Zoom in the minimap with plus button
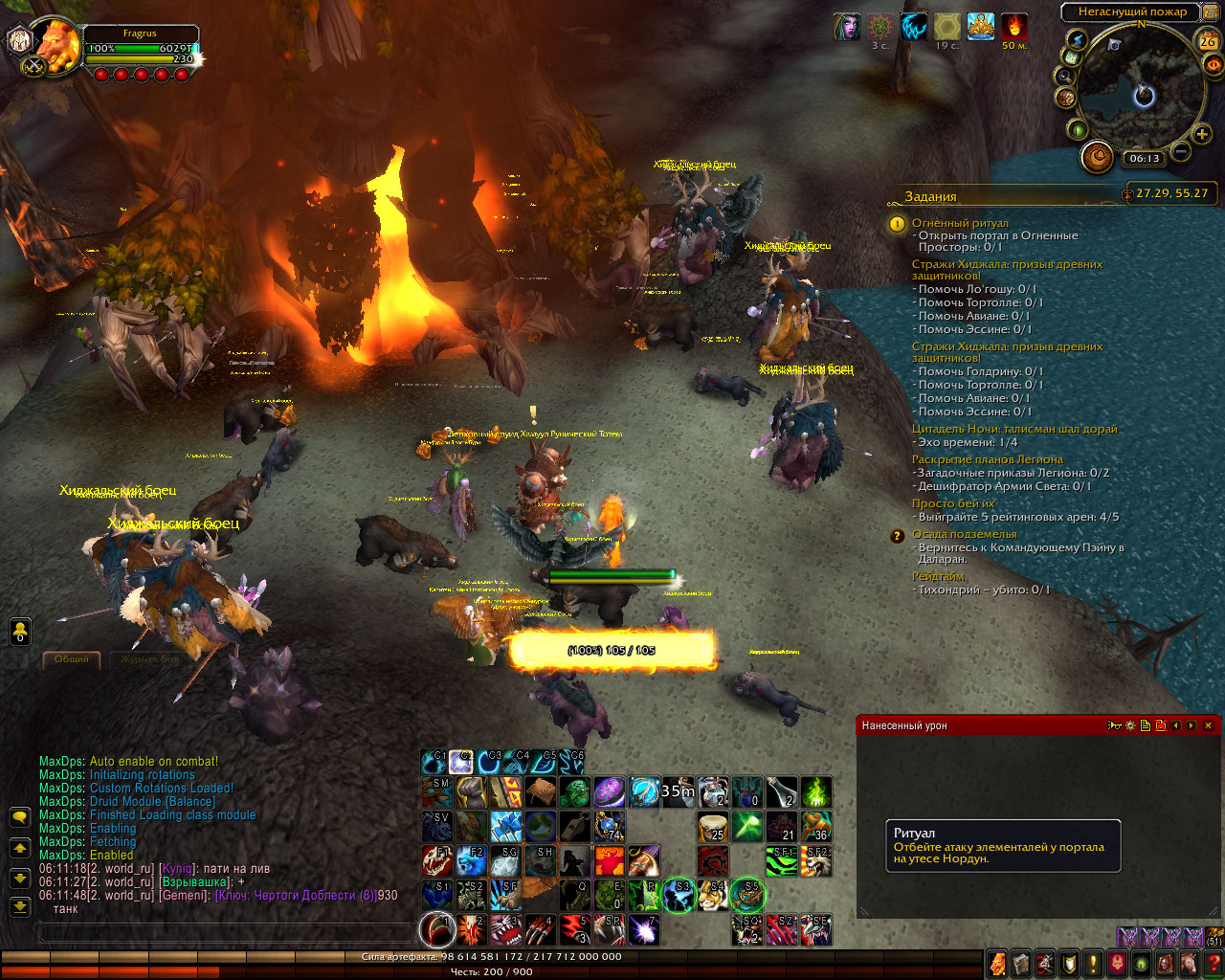 pos(1202,135)
